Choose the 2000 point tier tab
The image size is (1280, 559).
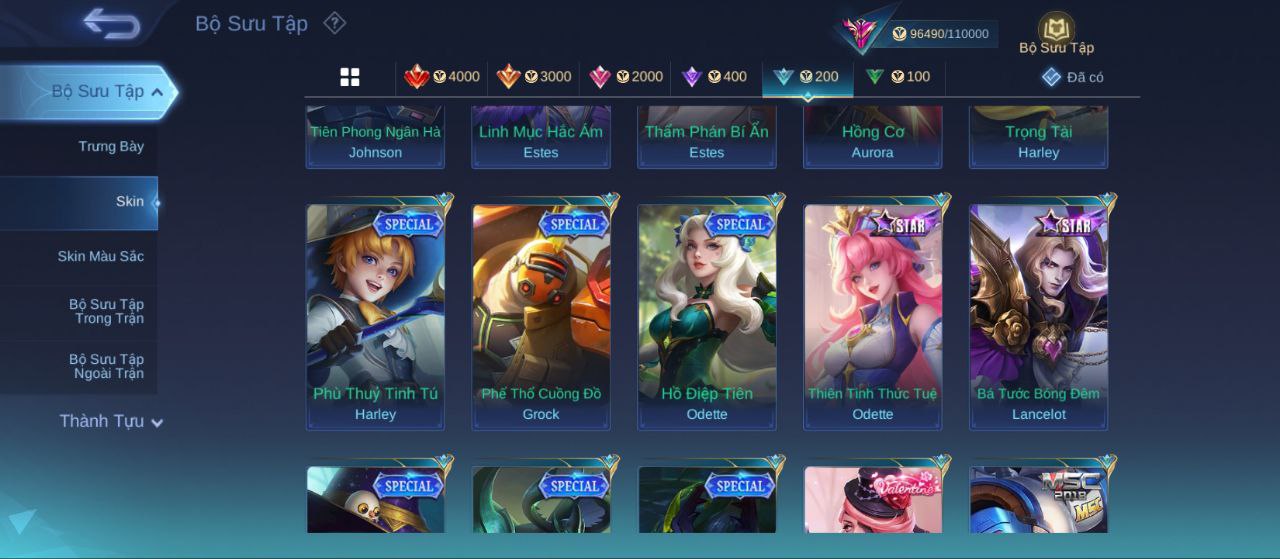626,77
